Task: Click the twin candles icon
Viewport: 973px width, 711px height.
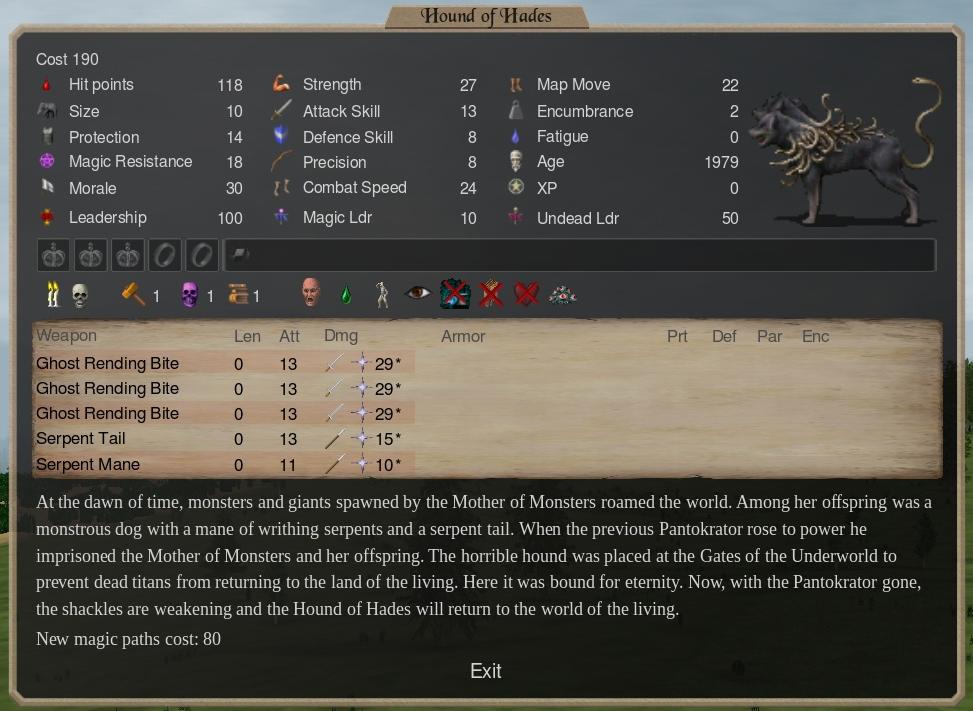Action: pos(51,294)
